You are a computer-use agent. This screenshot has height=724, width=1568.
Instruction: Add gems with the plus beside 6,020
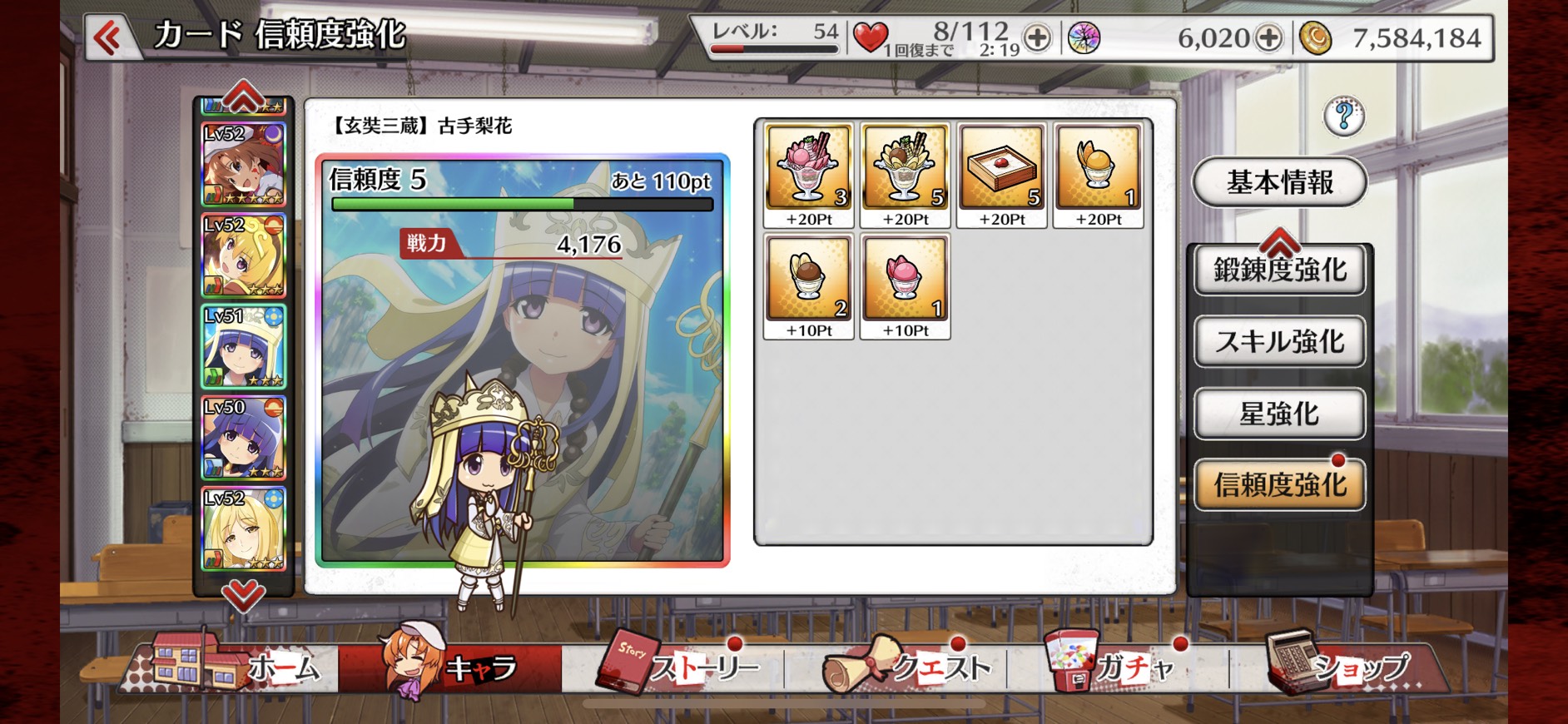click(1268, 38)
